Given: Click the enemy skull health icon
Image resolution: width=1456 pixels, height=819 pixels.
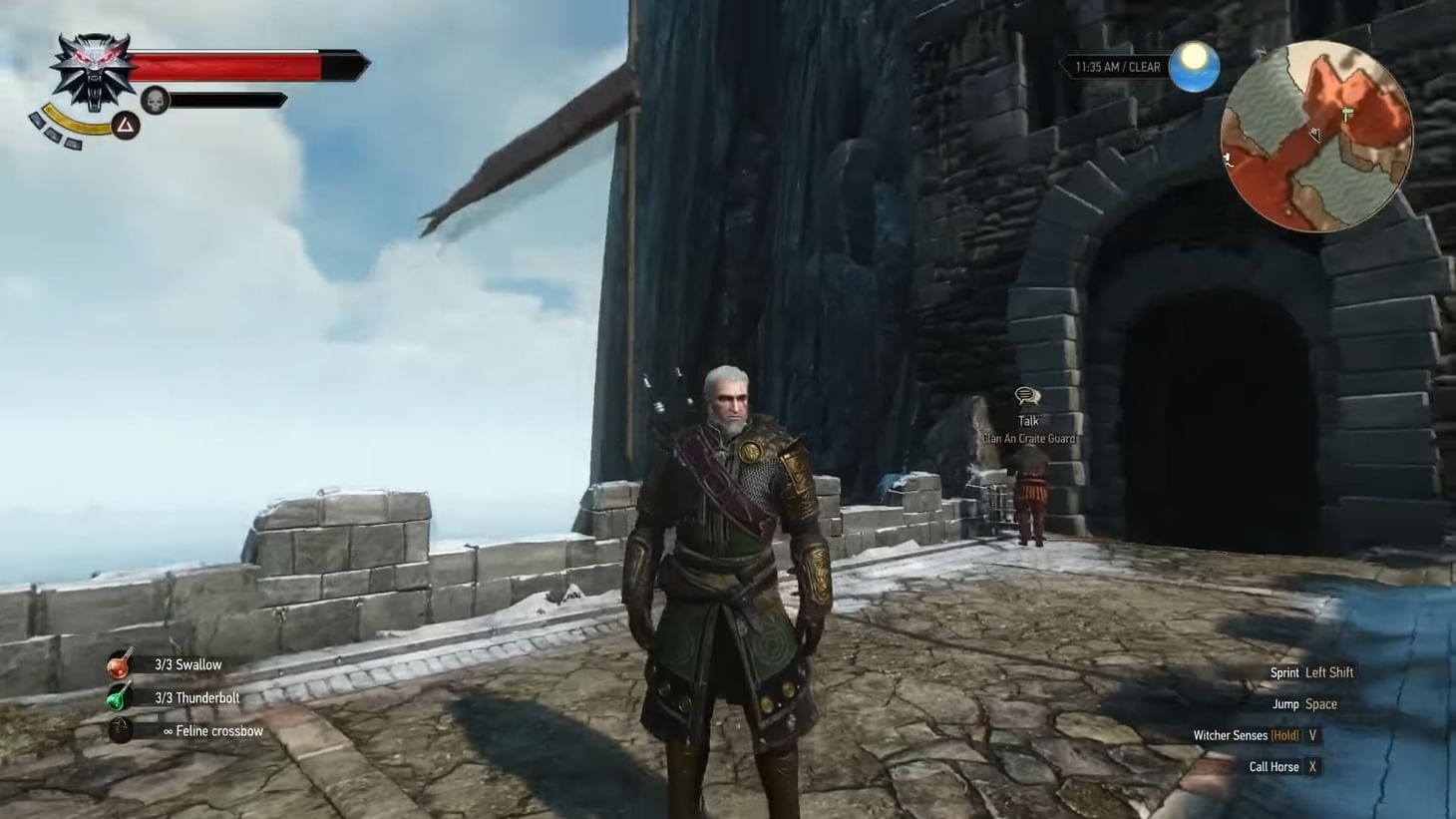Looking at the screenshot, I should point(155,100).
